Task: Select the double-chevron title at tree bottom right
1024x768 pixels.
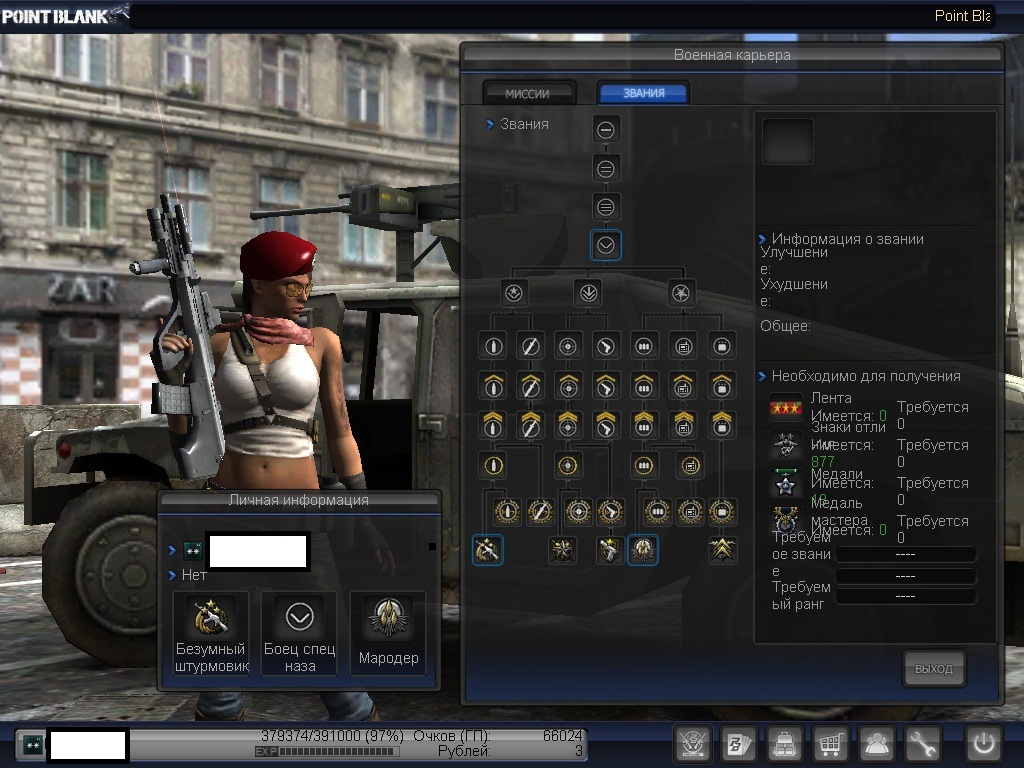Action: 722,549
